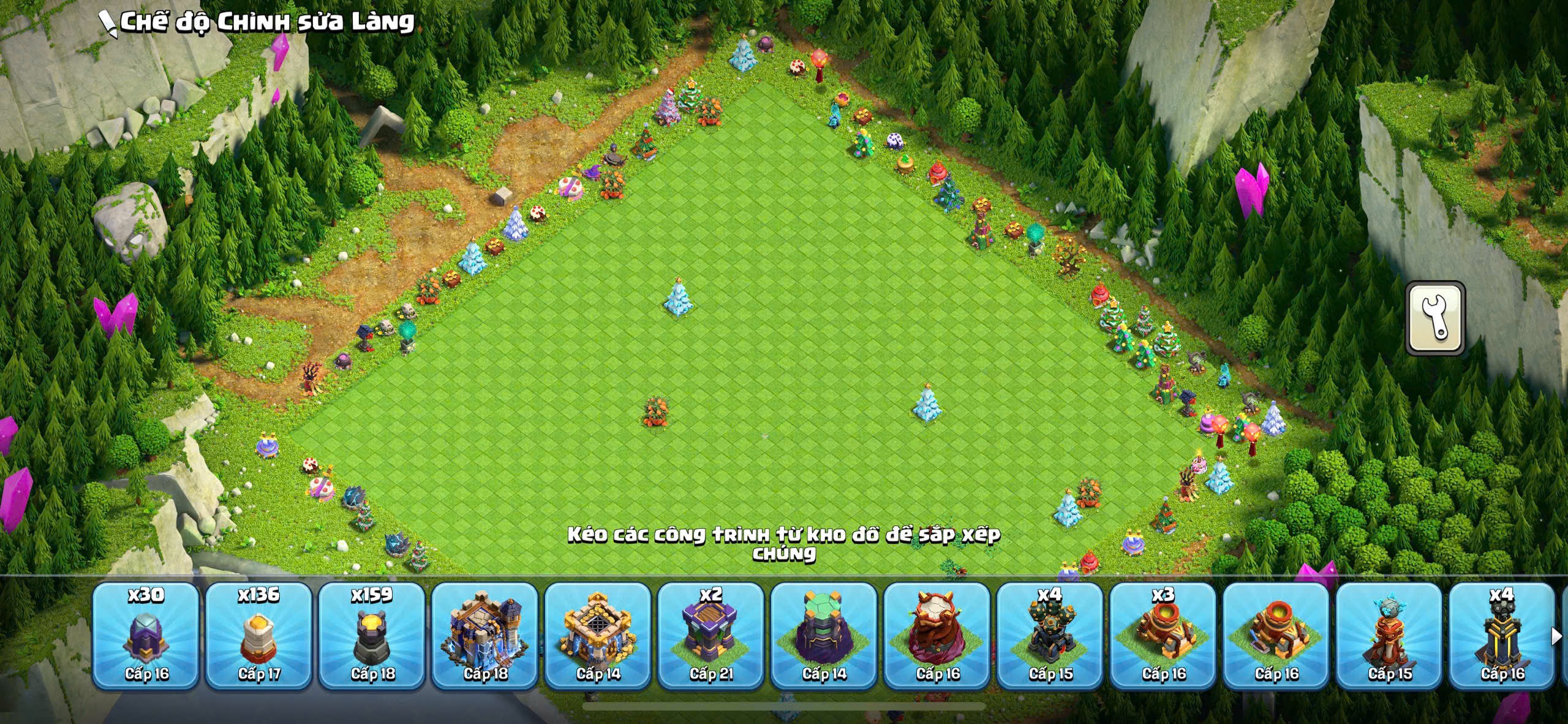Choose the multi-barrel cannon tower x4 level 15
Image resolution: width=1568 pixels, height=724 pixels.
[x=1050, y=636]
